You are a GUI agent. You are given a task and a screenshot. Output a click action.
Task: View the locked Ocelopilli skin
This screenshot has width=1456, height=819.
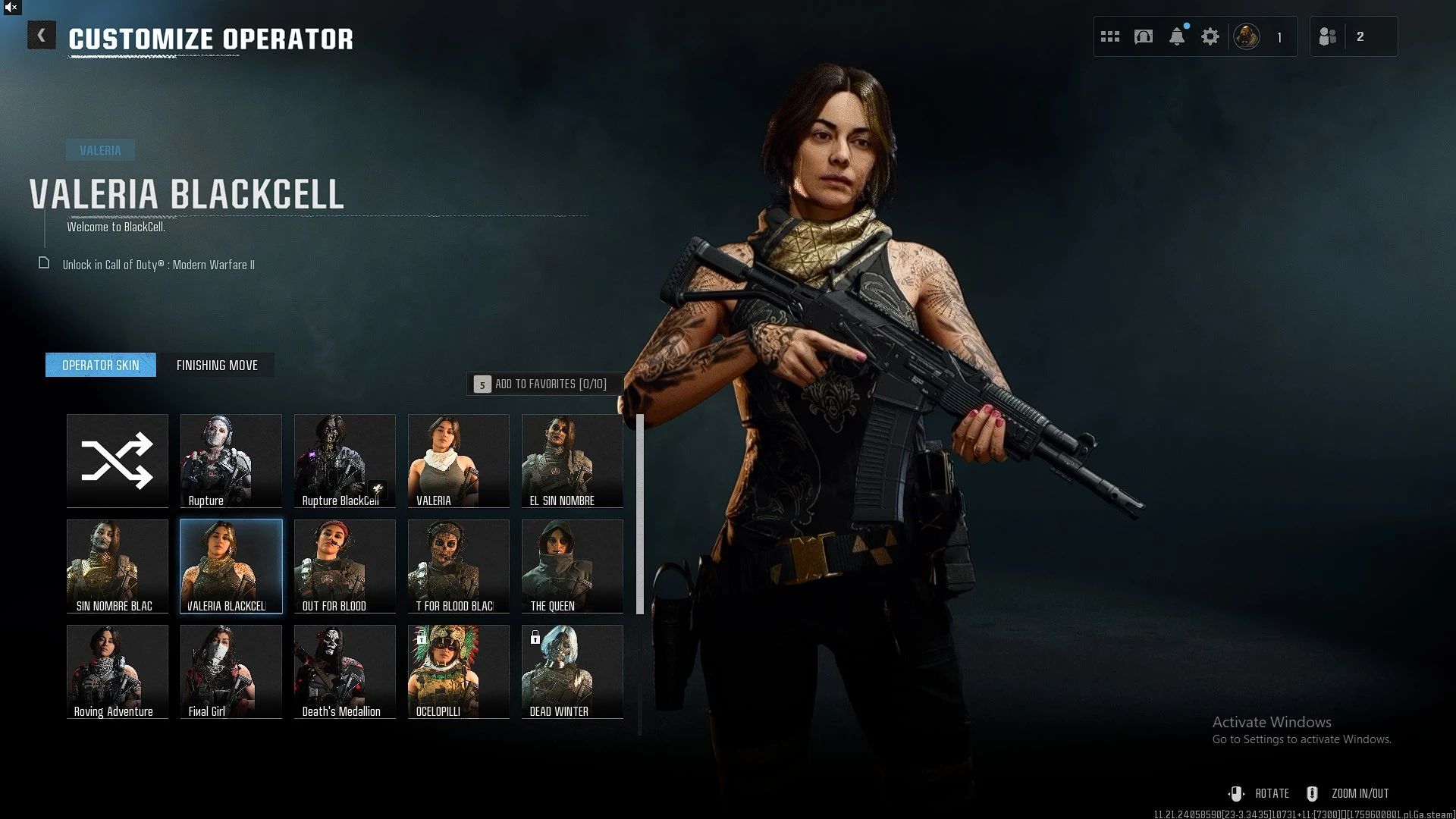pyautogui.click(x=459, y=671)
